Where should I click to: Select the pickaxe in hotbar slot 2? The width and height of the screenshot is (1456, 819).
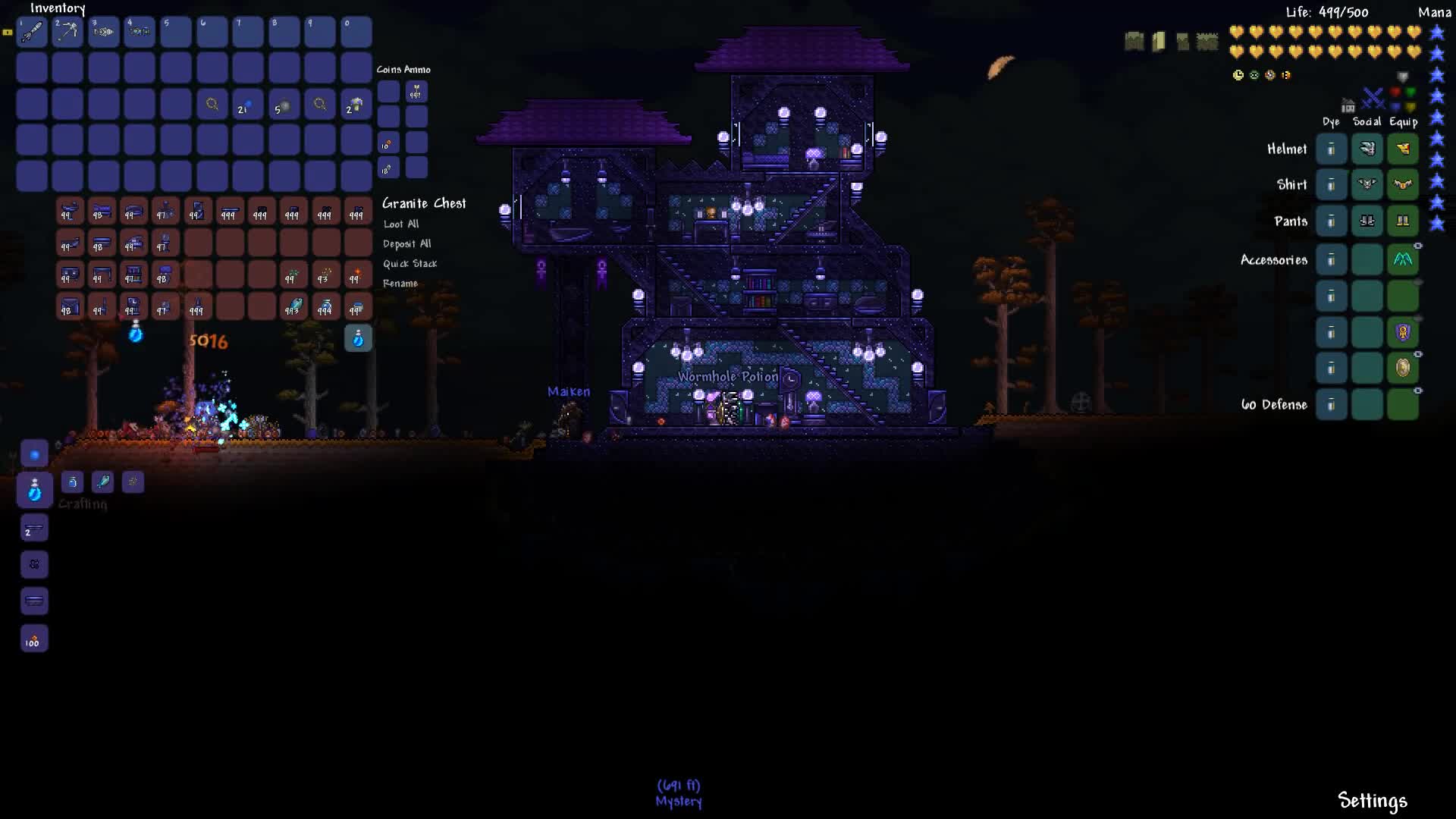pos(67,32)
